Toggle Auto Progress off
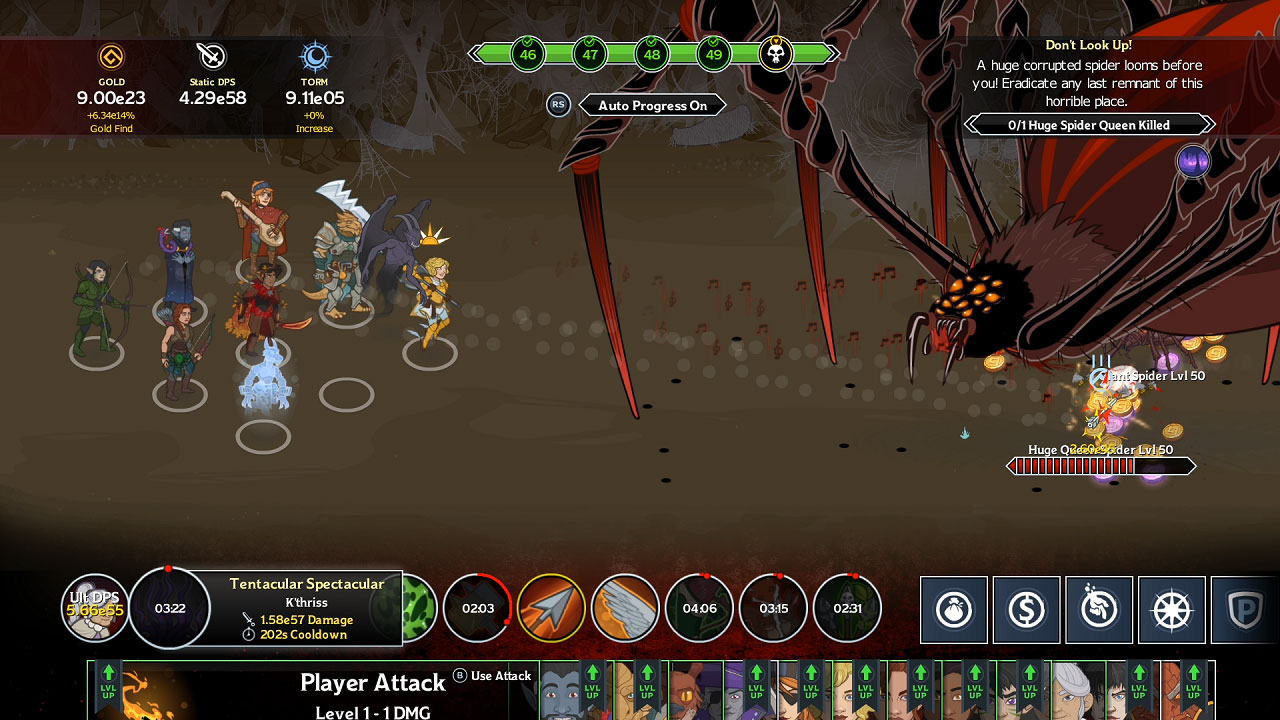 pyautogui.click(x=652, y=105)
